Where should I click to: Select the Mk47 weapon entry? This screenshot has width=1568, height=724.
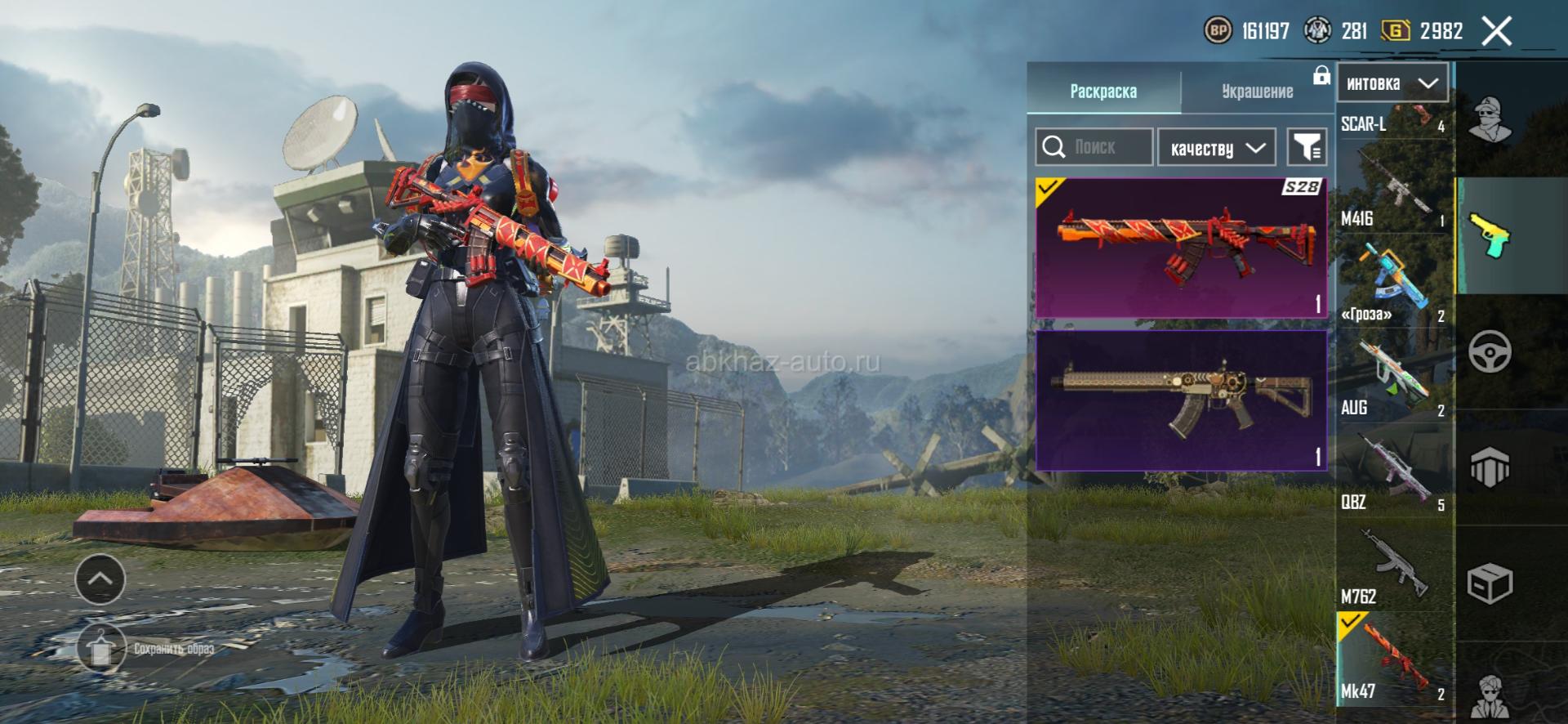pyautogui.click(x=1392, y=660)
